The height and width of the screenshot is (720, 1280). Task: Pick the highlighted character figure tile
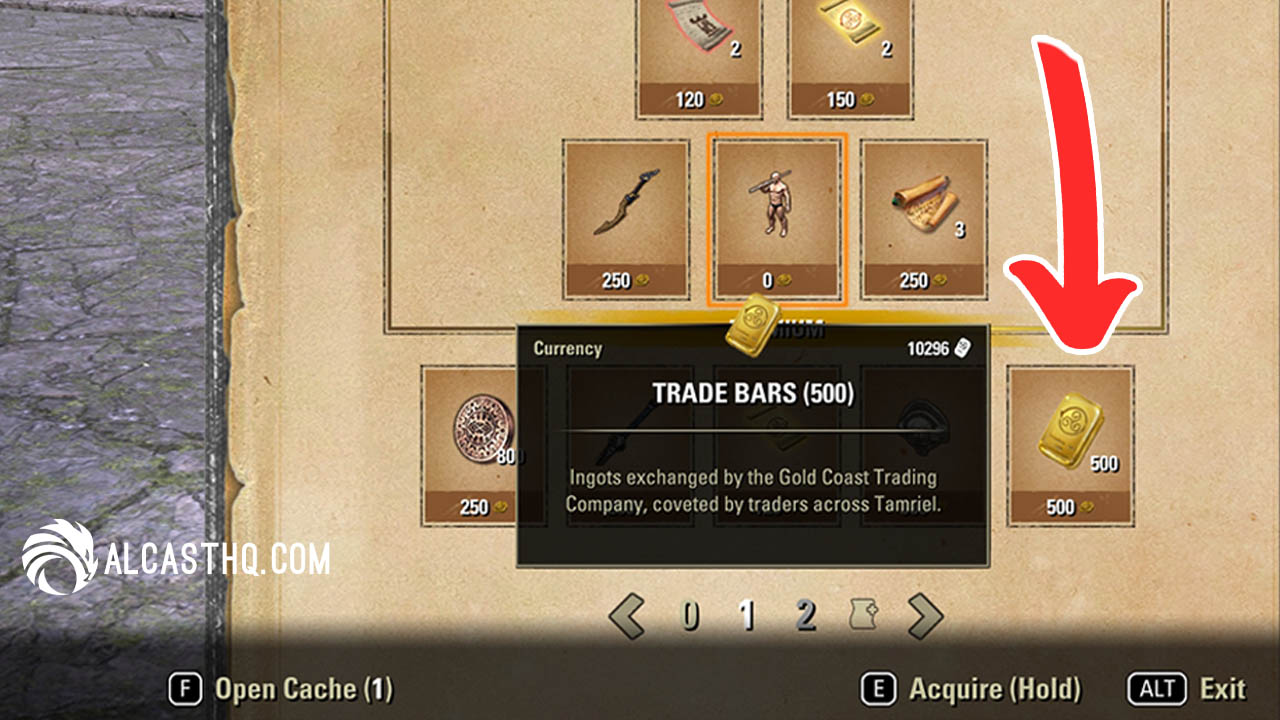click(776, 218)
